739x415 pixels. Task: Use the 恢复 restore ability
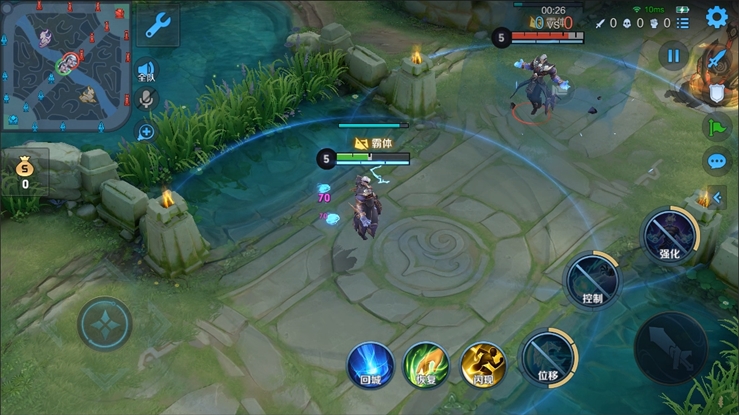pyautogui.click(x=426, y=363)
